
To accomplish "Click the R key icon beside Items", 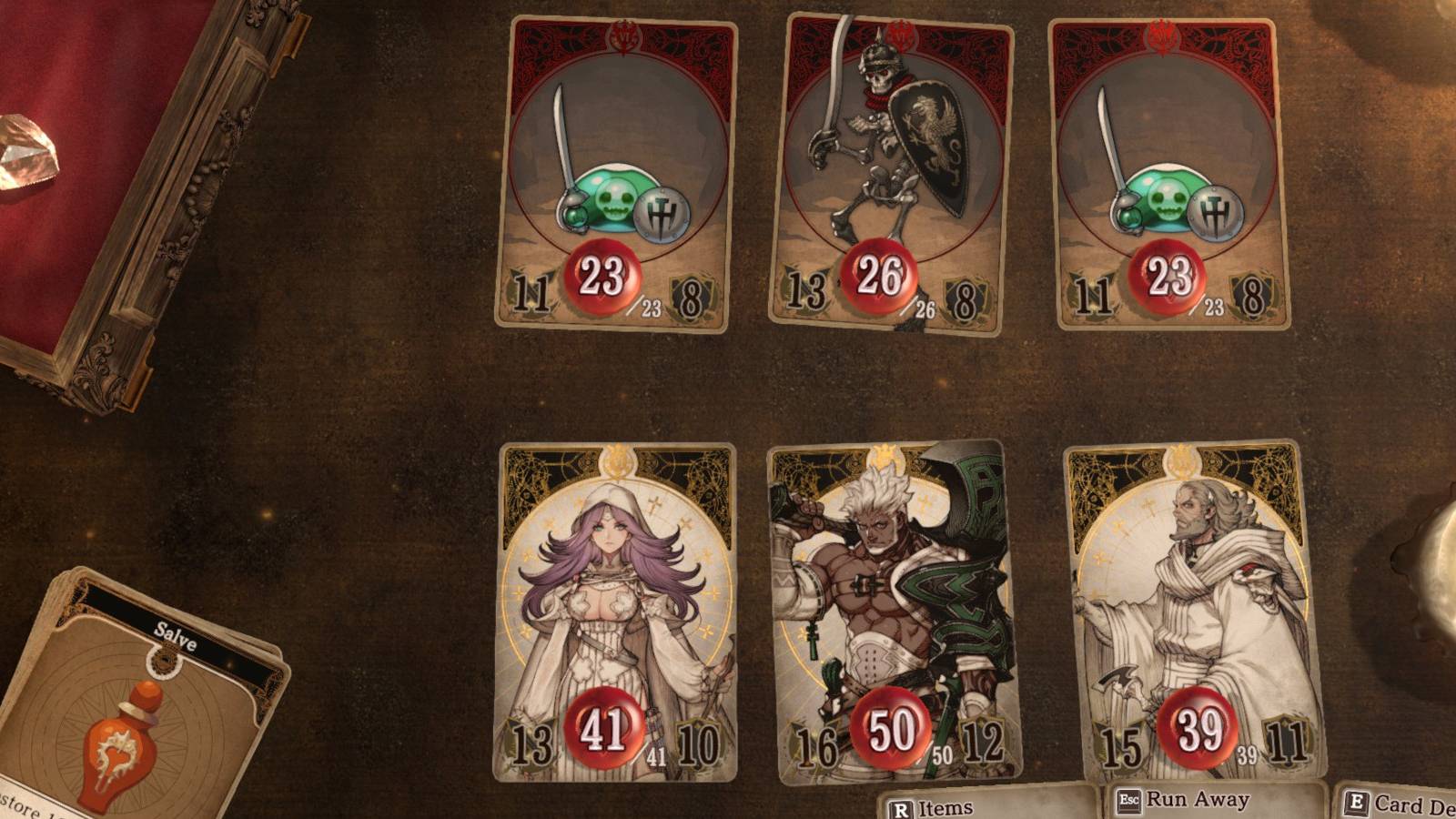I will point(901,804).
